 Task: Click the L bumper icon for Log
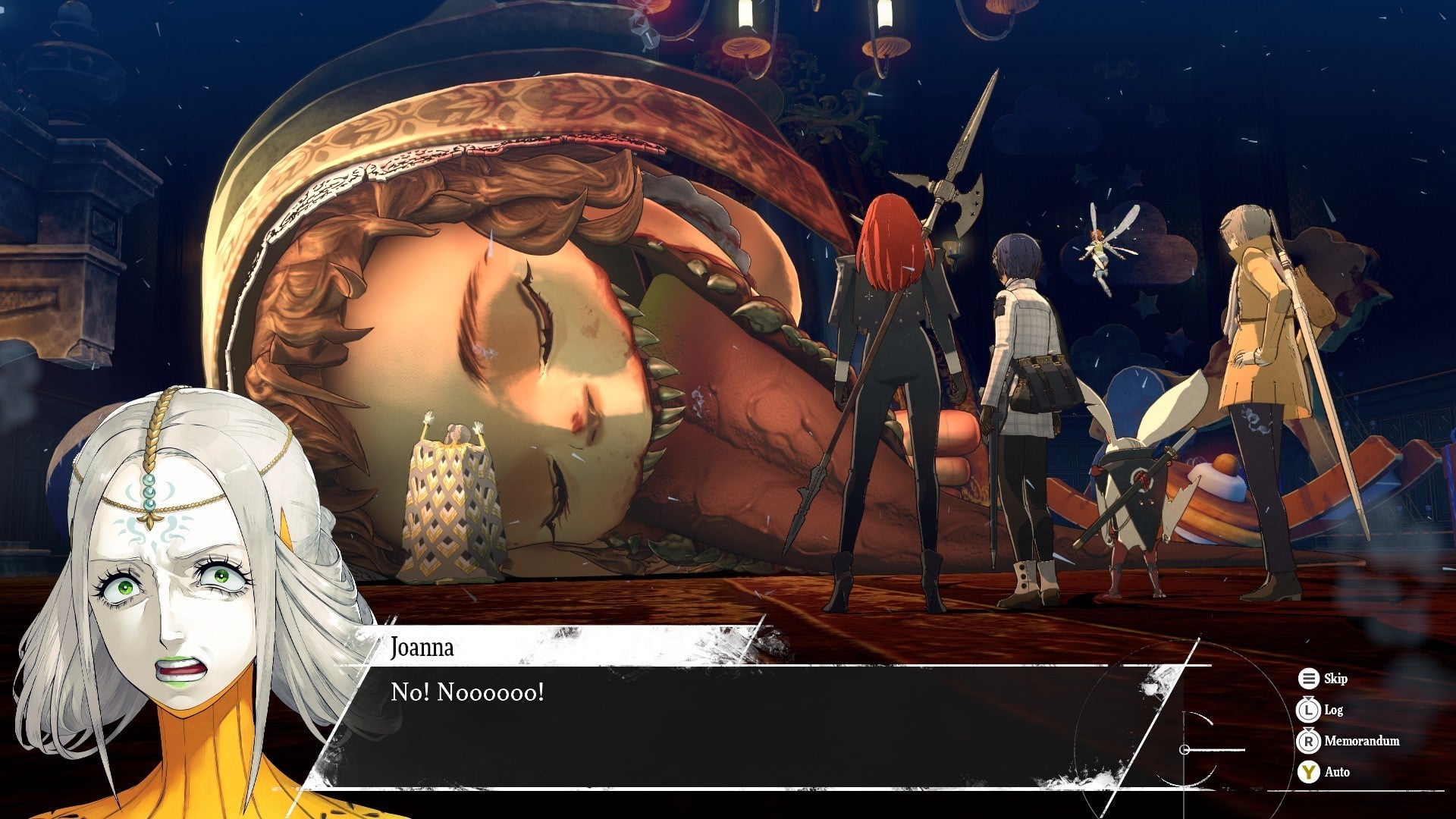(x=1309, y=711)
